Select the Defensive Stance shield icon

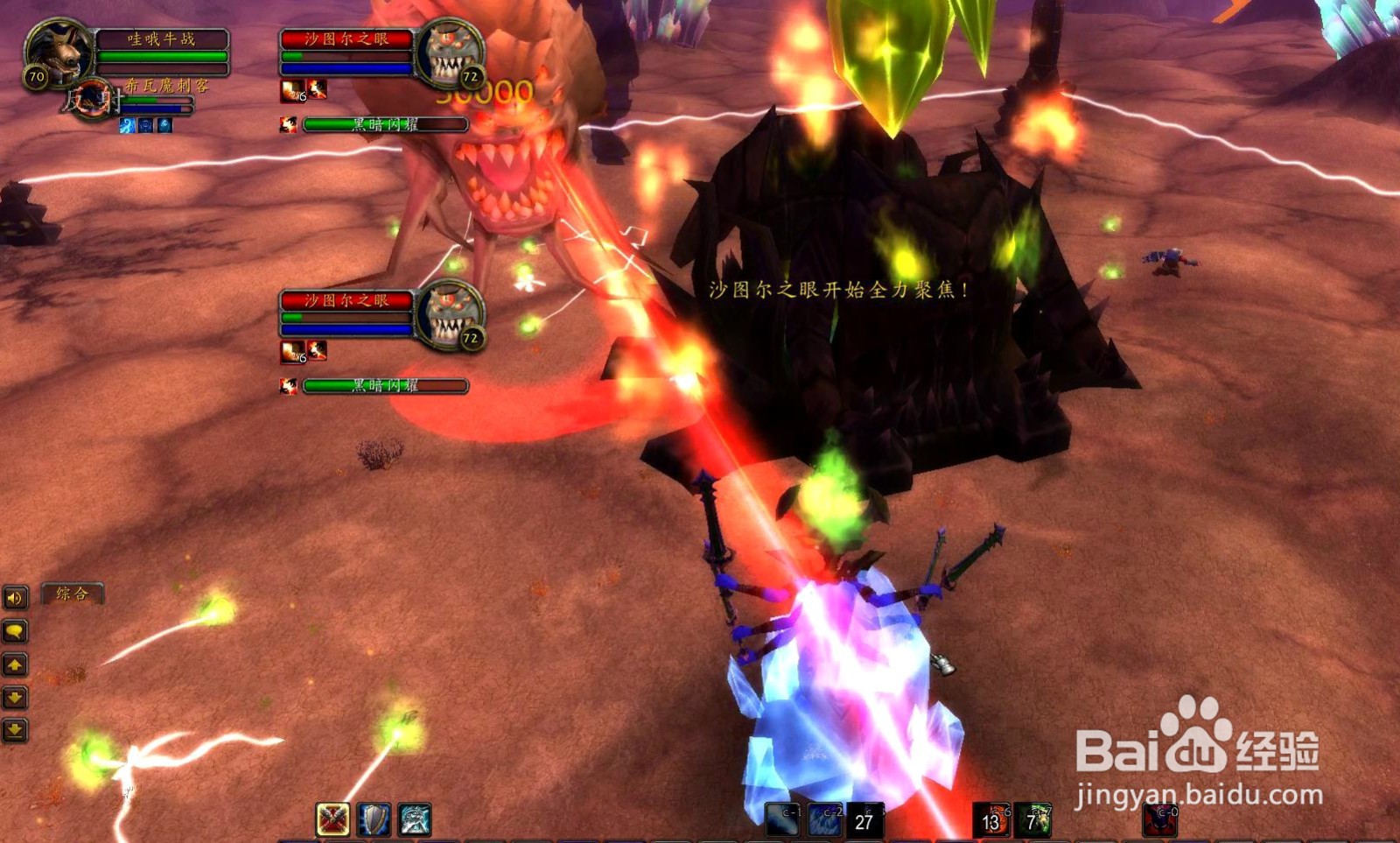(x=374, y=818)
